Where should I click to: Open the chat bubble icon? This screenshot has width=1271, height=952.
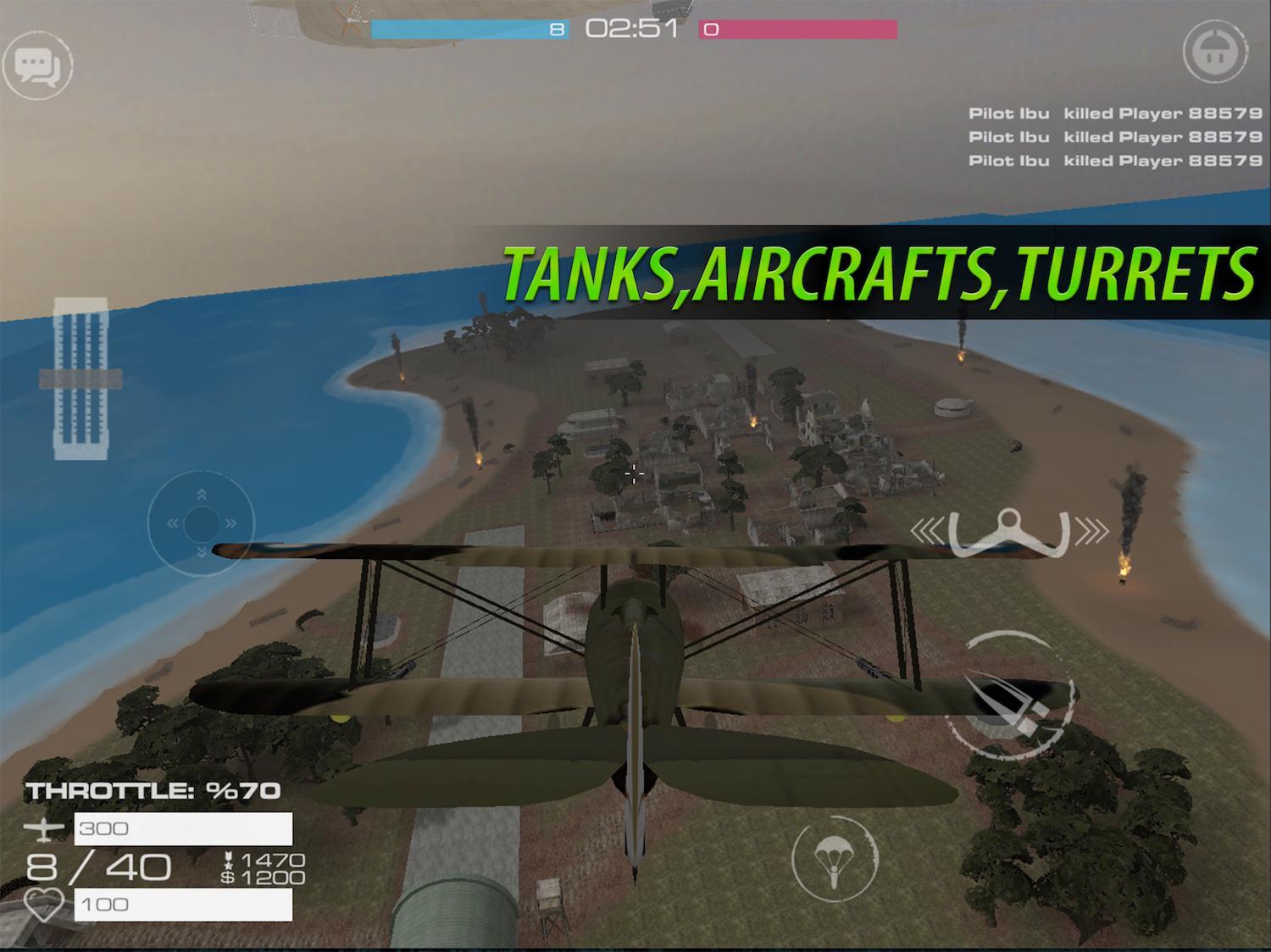click(37, 66)
